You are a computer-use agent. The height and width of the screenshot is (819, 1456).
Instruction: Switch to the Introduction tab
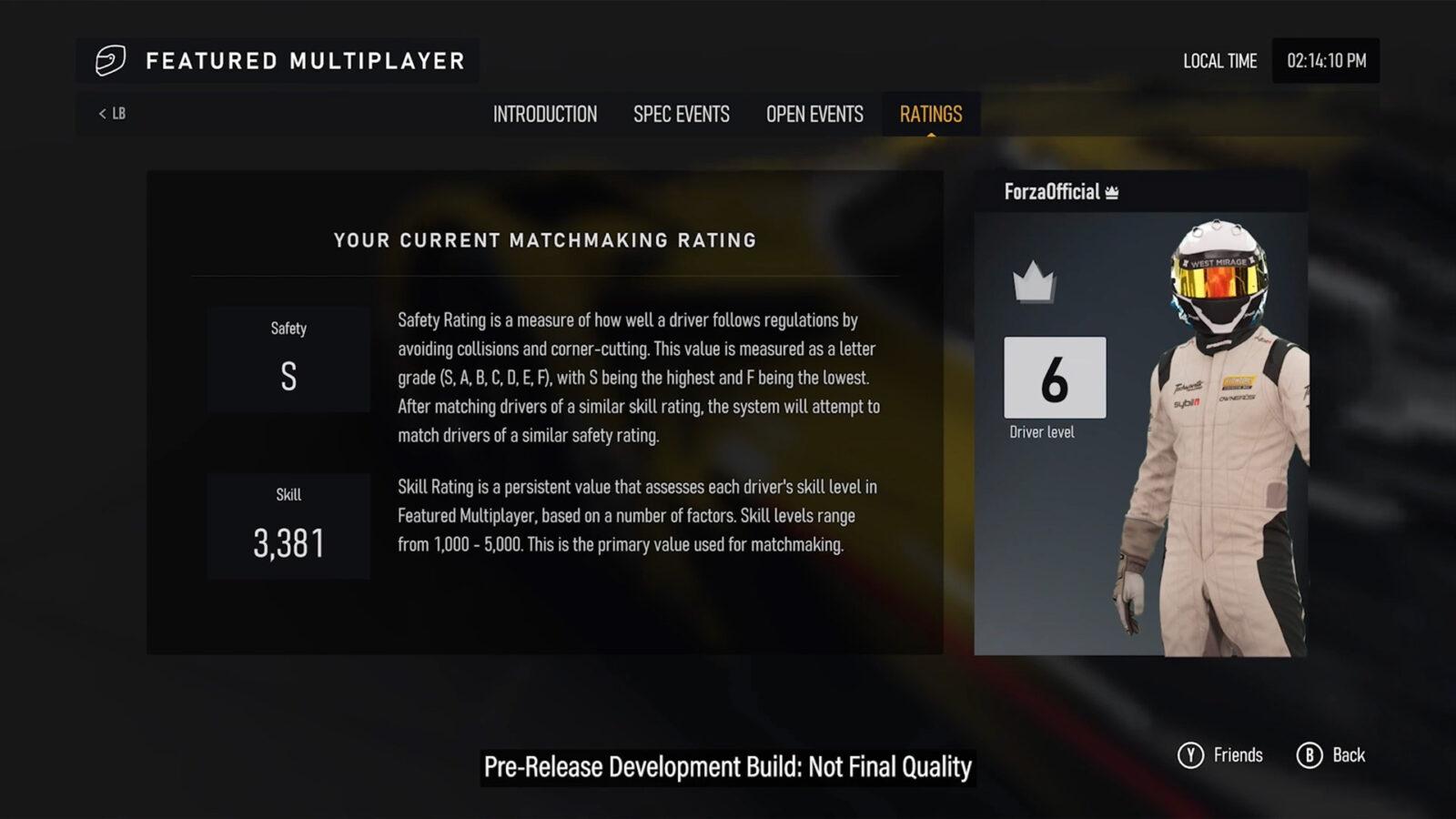click(x=544, y=114)
